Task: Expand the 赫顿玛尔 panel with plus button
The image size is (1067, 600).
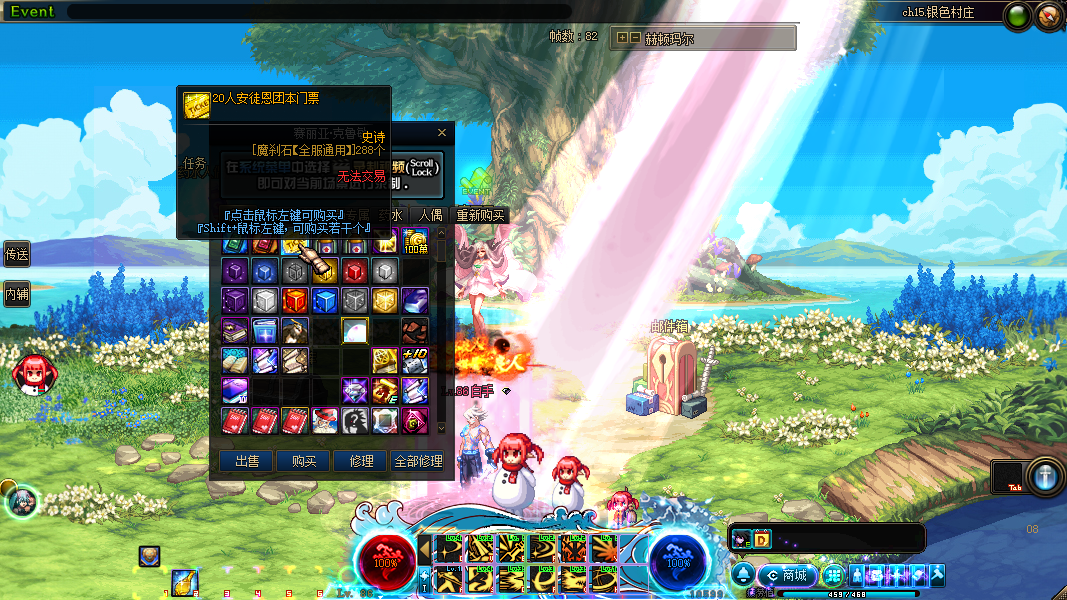Action: click(622, 38)
